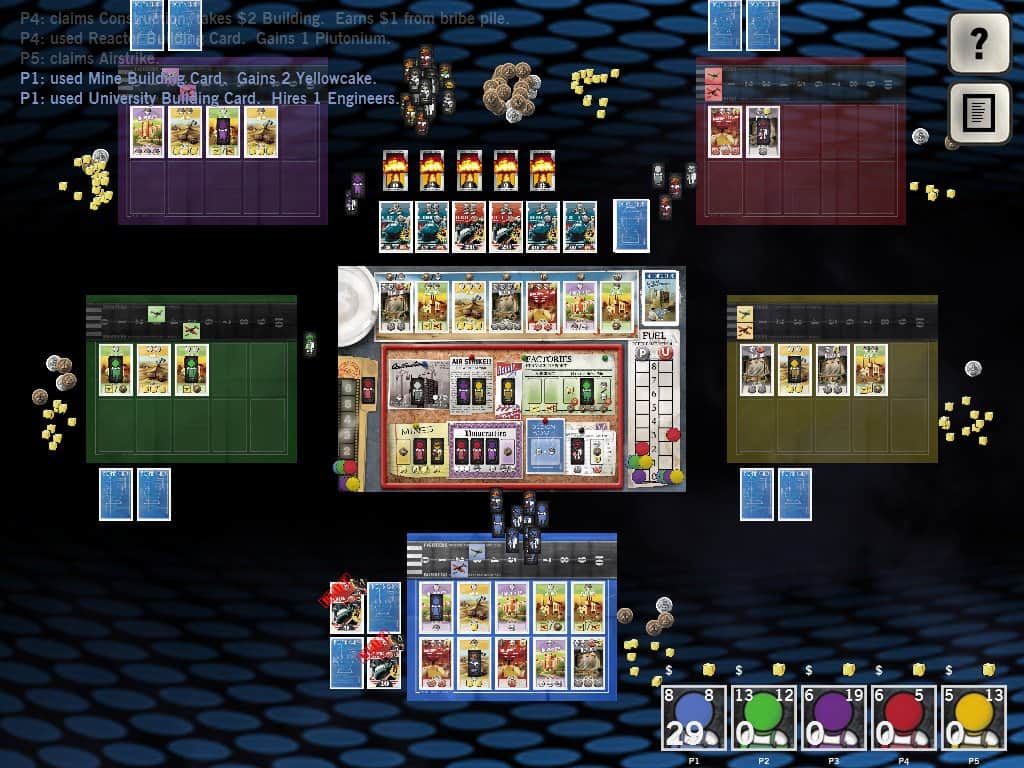1024x768 pixels.
Task: Click the Fuel track on the main board
Action: [x=655, y=410]
